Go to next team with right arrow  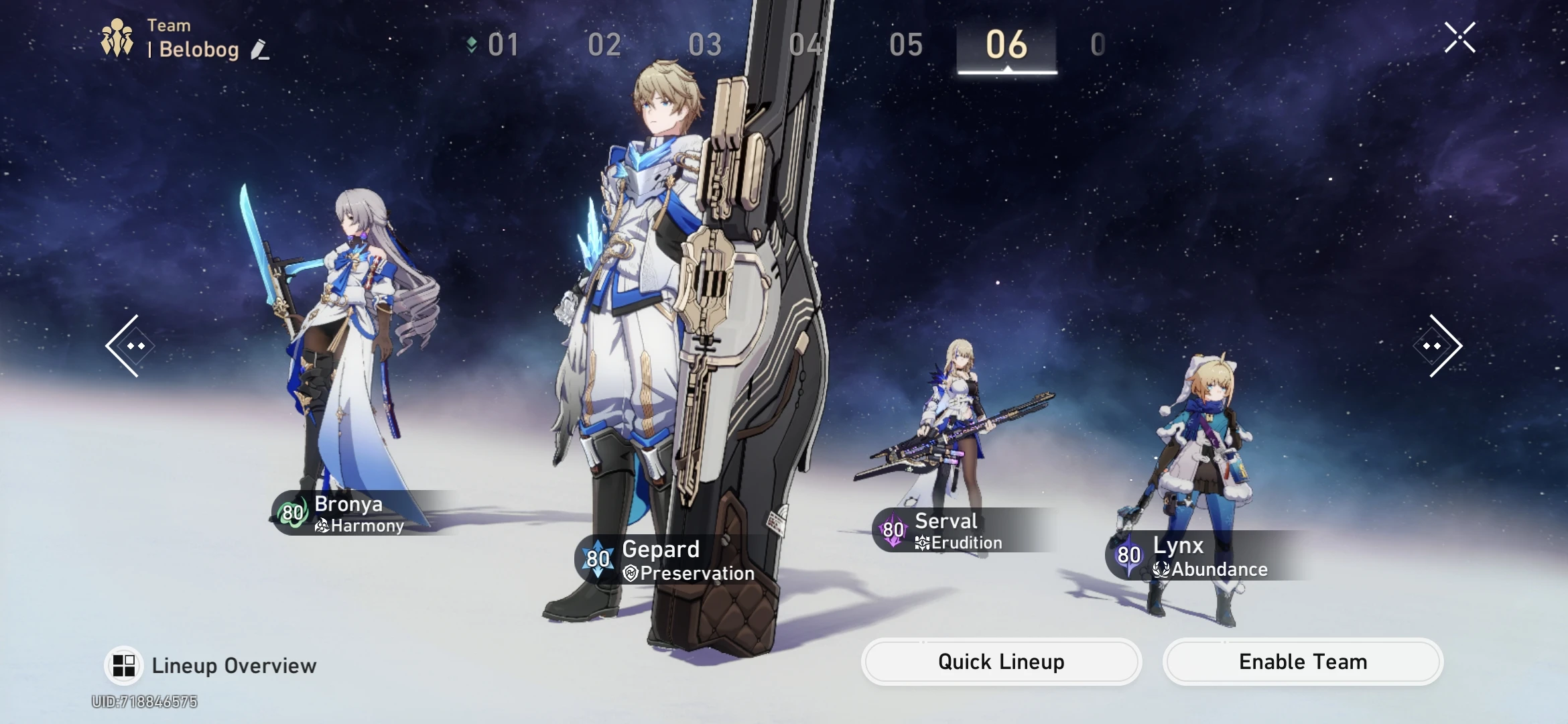[x=1439, y=346]
